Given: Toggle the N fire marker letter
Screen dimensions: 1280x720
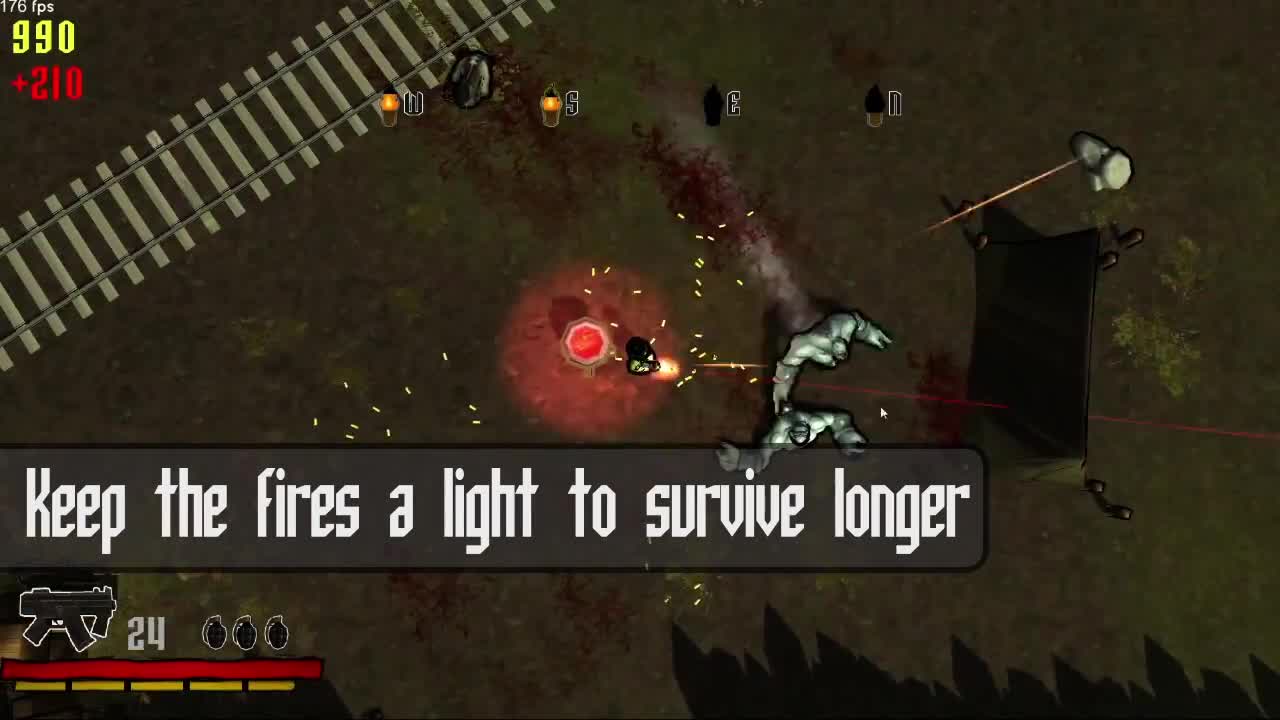Looking at the screenshot, I should [893, 104].
